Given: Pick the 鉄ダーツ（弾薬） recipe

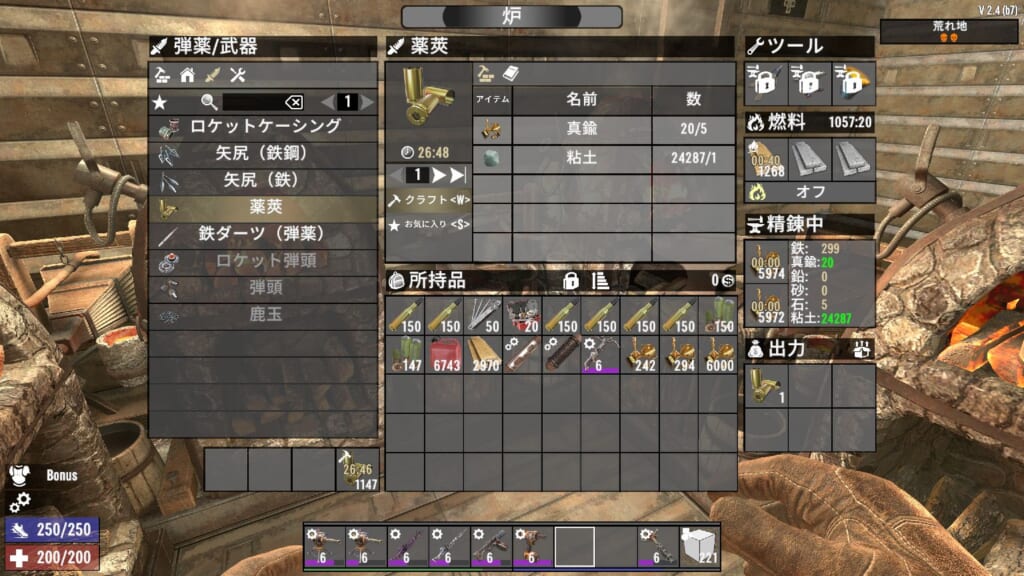Looking at the screenshot, I should (x=265, y=235).
